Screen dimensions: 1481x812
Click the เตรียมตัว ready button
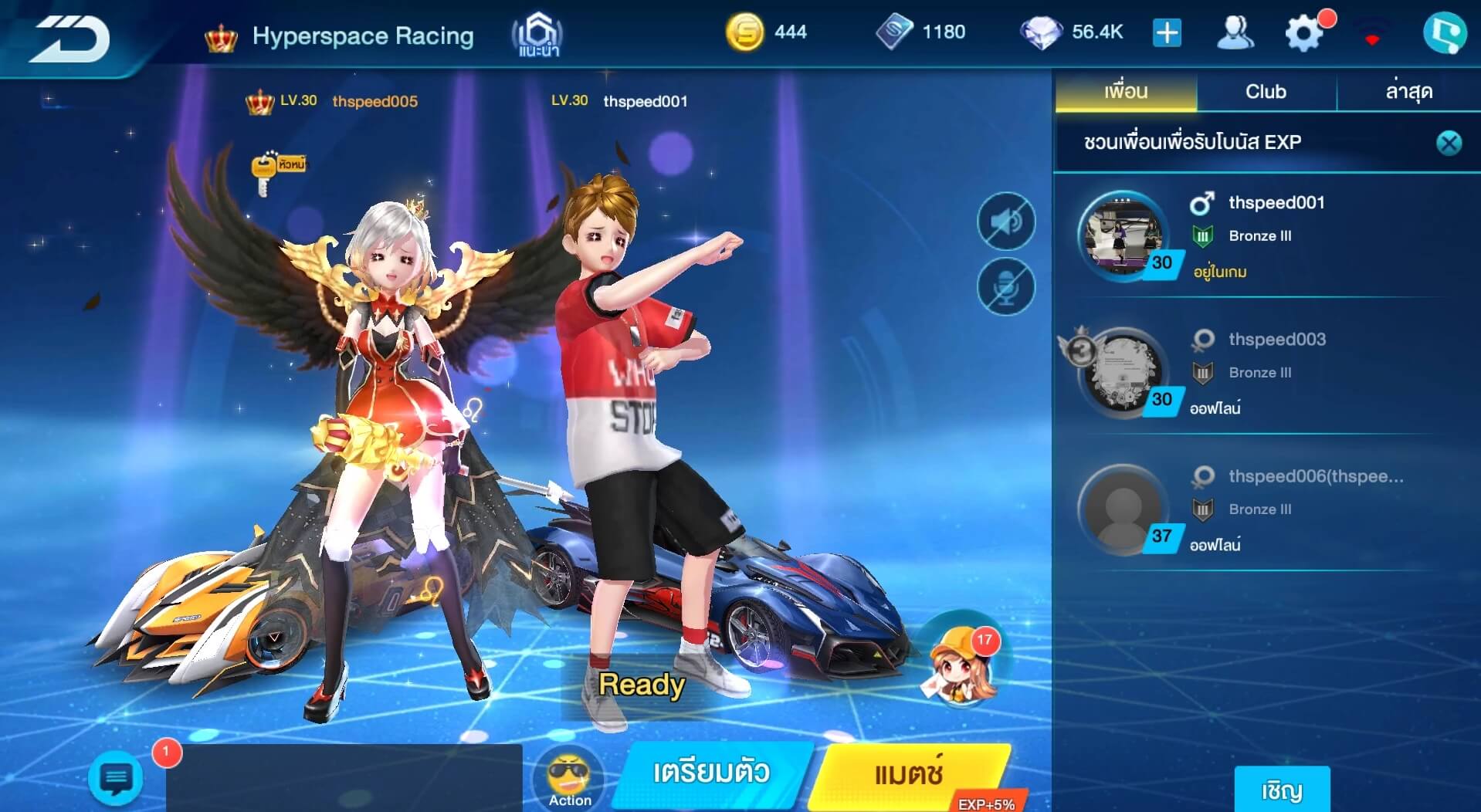click(711, 773)
